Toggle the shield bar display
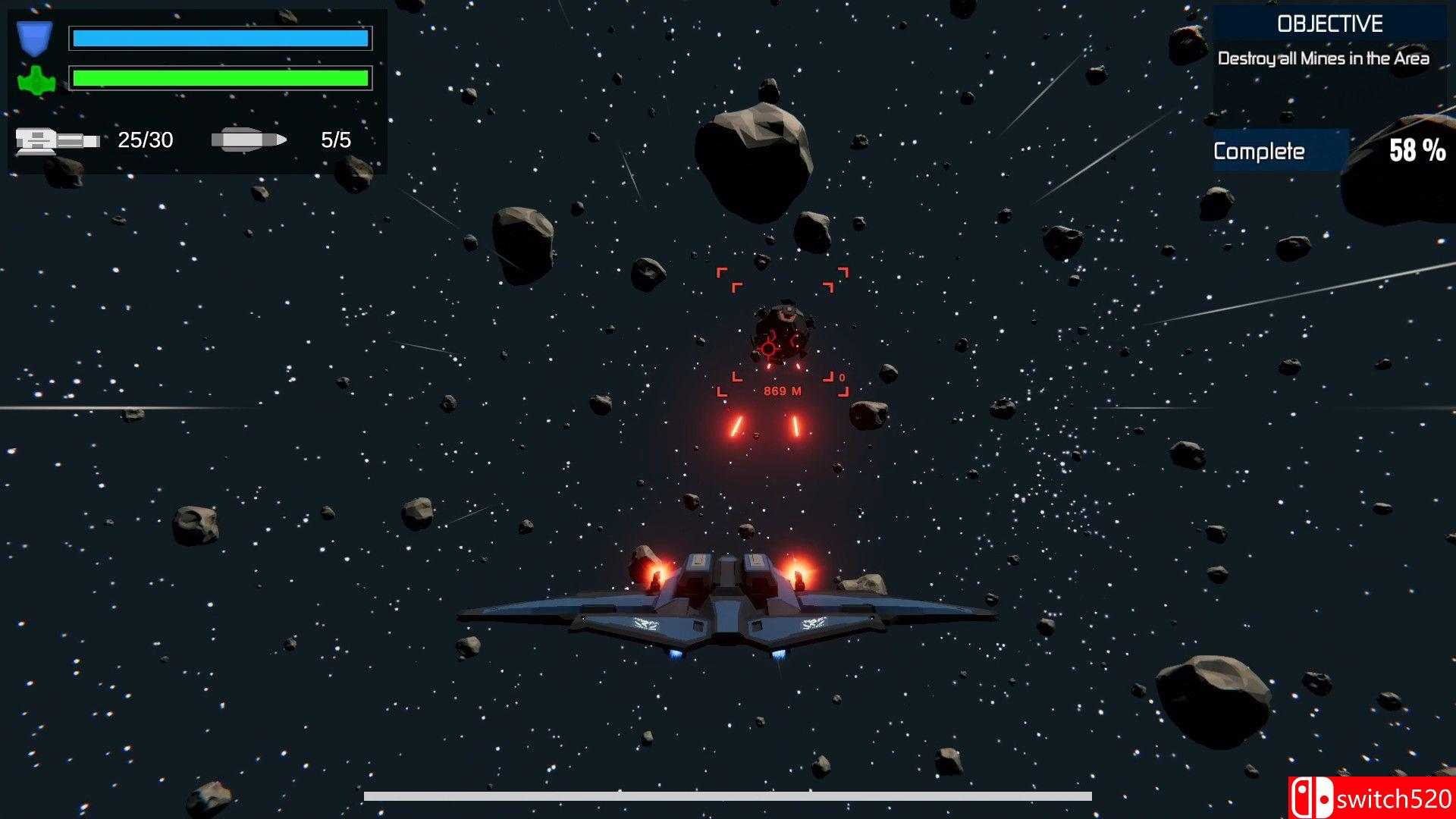This screenshot has height=819, width=1456. pyautogui.click(x=220, y=36)
